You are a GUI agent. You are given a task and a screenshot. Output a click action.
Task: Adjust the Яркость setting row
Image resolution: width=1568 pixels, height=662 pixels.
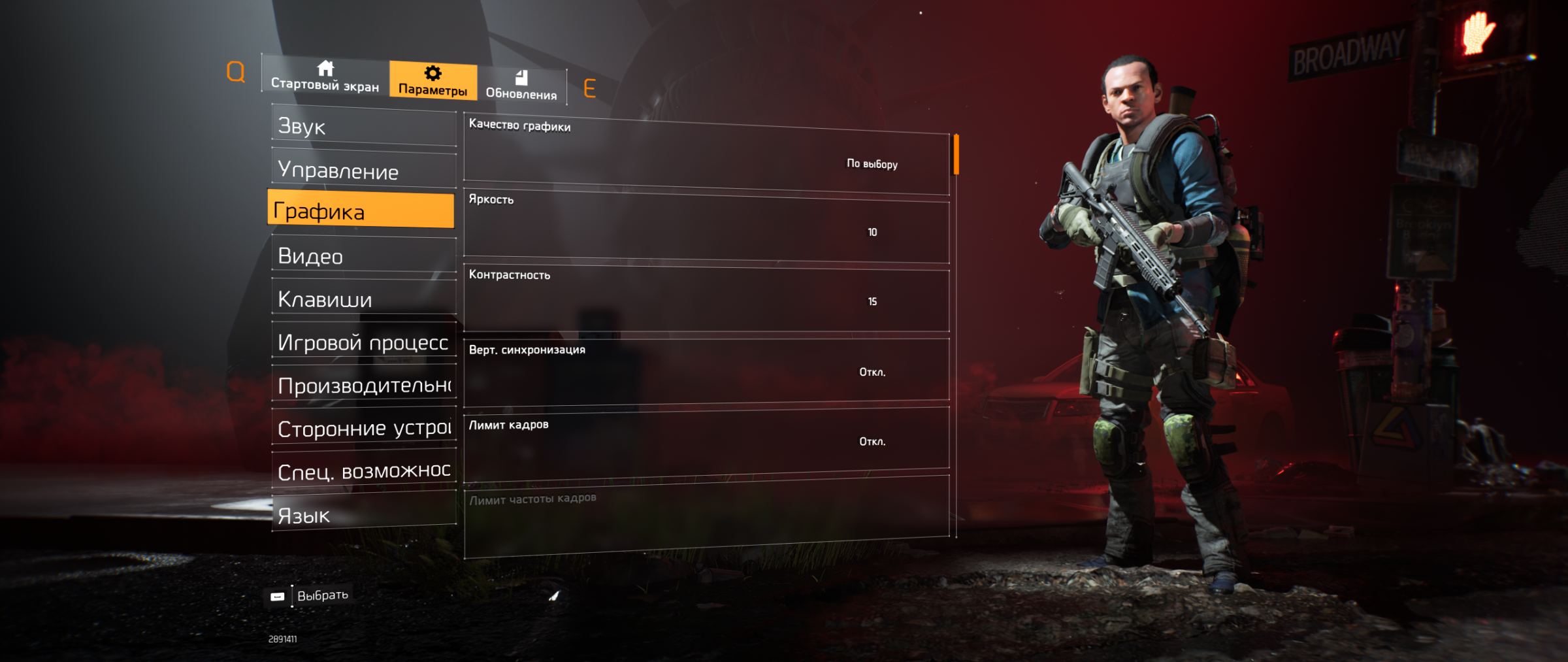click(706, 229)
